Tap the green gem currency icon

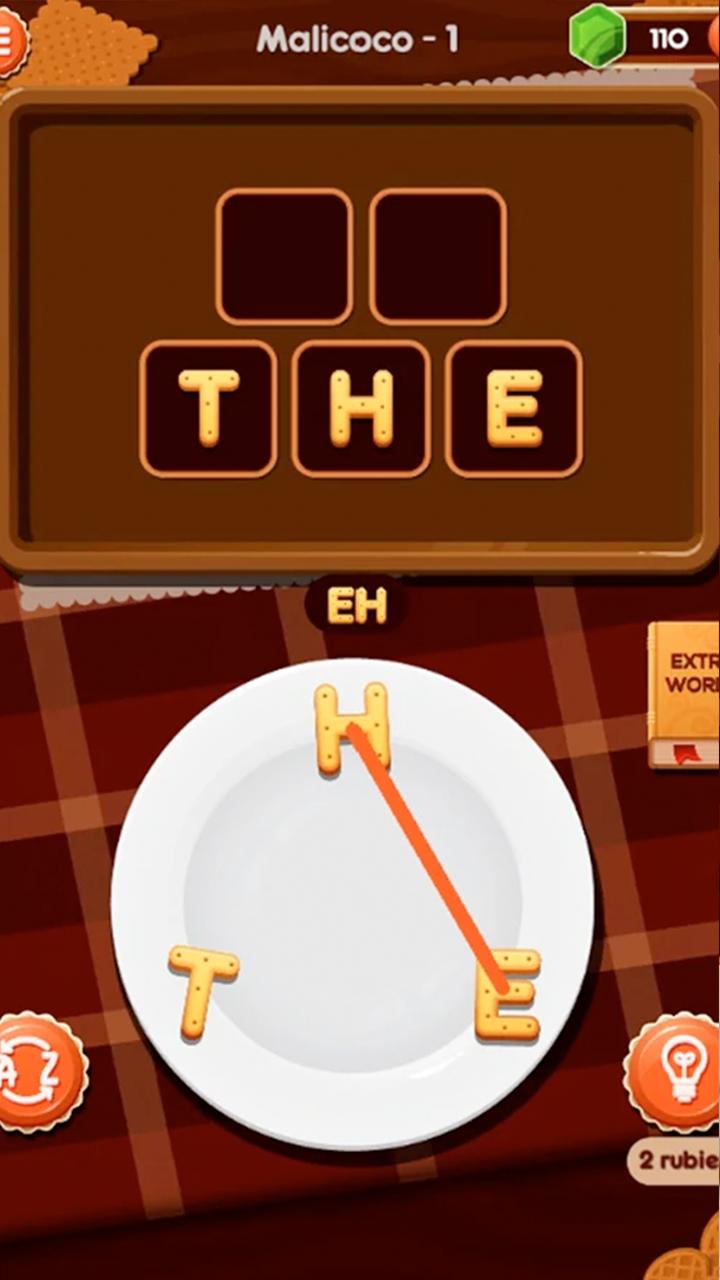[x=596, y=39]
